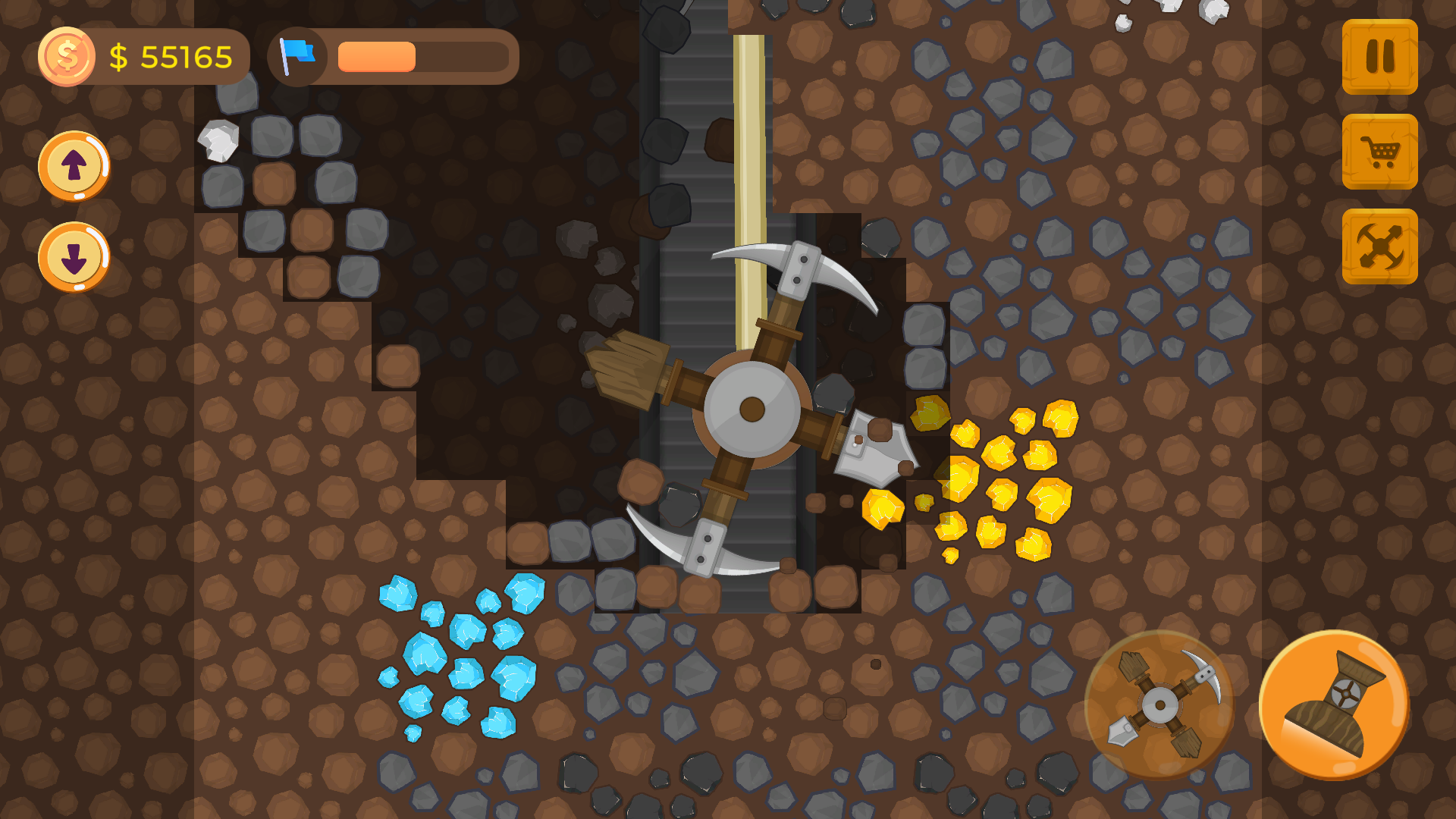Click the drill's central silver hub

753,409
